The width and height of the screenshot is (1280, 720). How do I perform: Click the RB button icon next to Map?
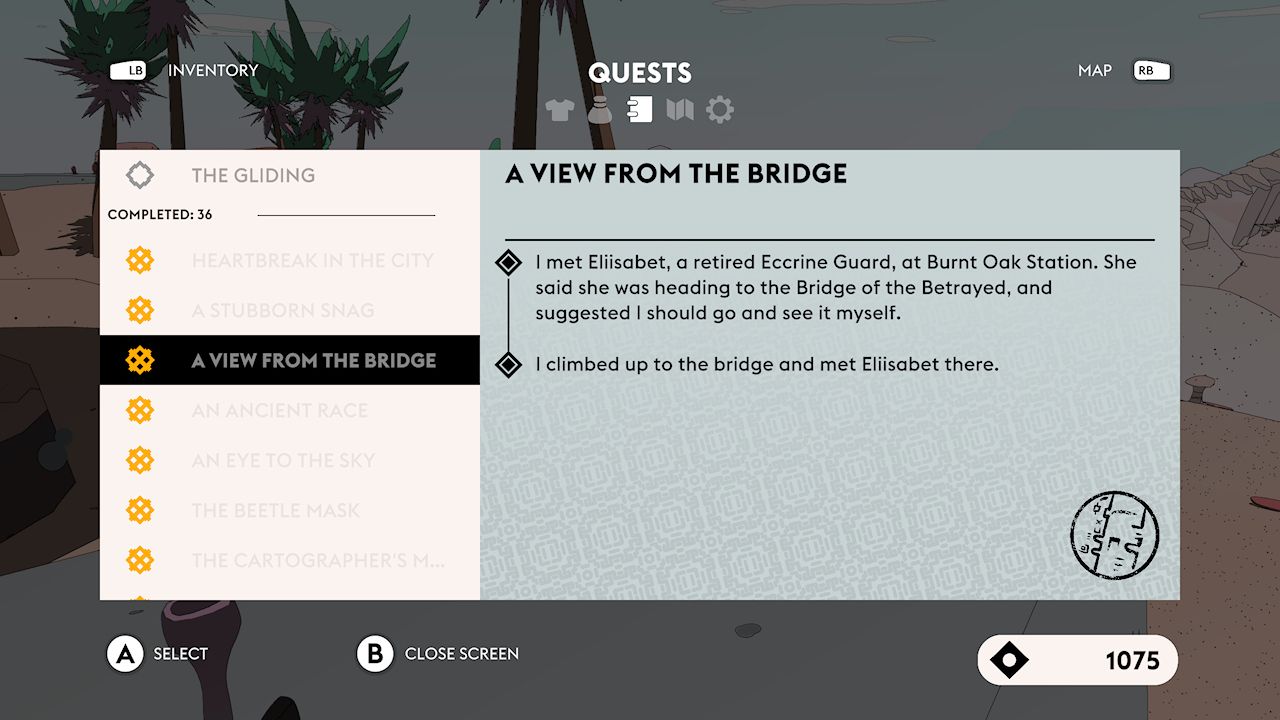1150,70
